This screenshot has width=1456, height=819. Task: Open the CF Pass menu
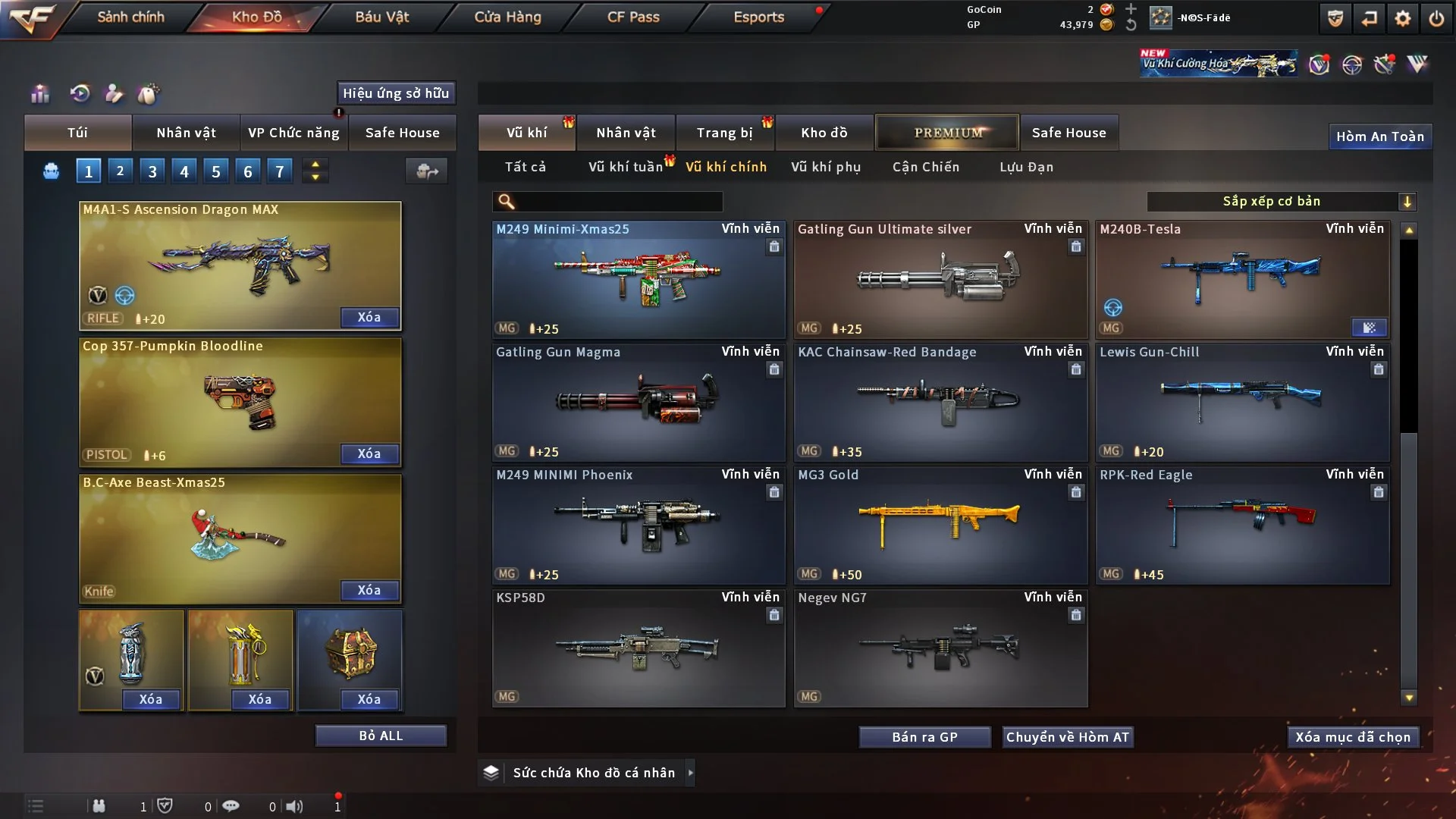click(633, 17)
